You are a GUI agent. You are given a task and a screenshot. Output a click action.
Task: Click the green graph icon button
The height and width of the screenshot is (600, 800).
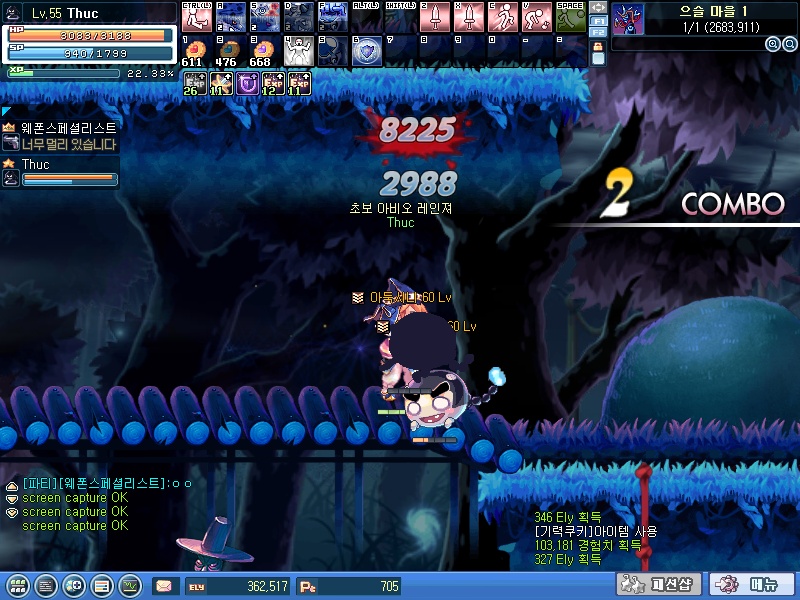coord(129,585)
